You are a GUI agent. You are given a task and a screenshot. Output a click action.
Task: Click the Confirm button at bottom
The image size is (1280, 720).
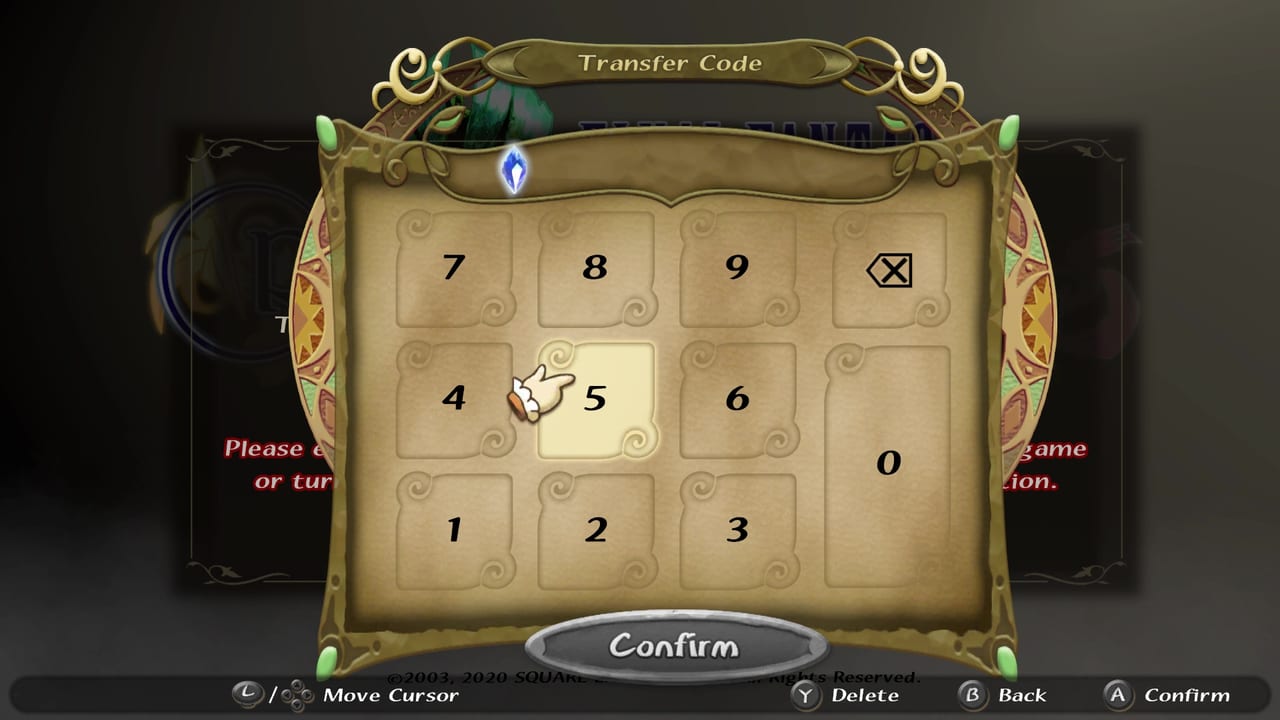pyautogui.click(x=676, y=646)
